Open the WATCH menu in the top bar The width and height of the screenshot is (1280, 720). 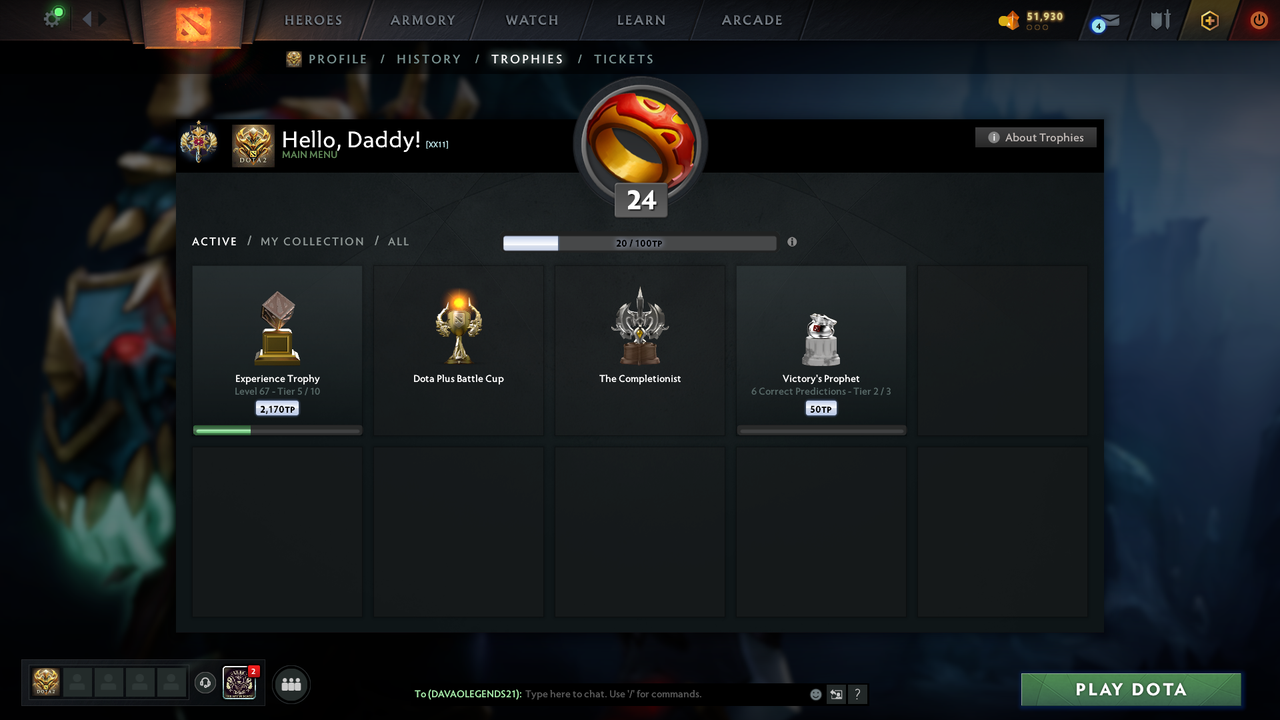coord(531,20)
